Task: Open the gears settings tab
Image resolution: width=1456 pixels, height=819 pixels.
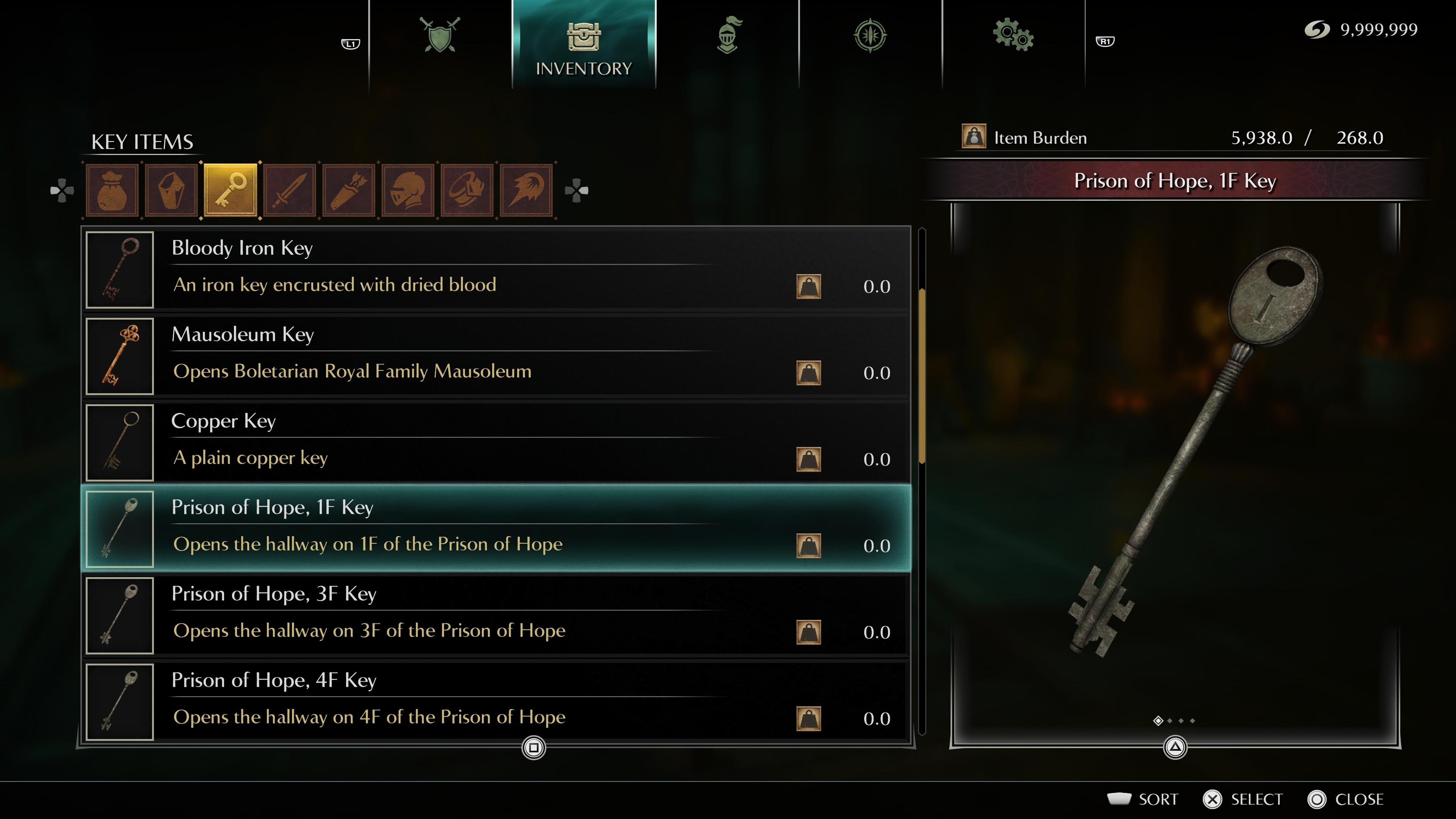Action: (x=1013, y=36)
